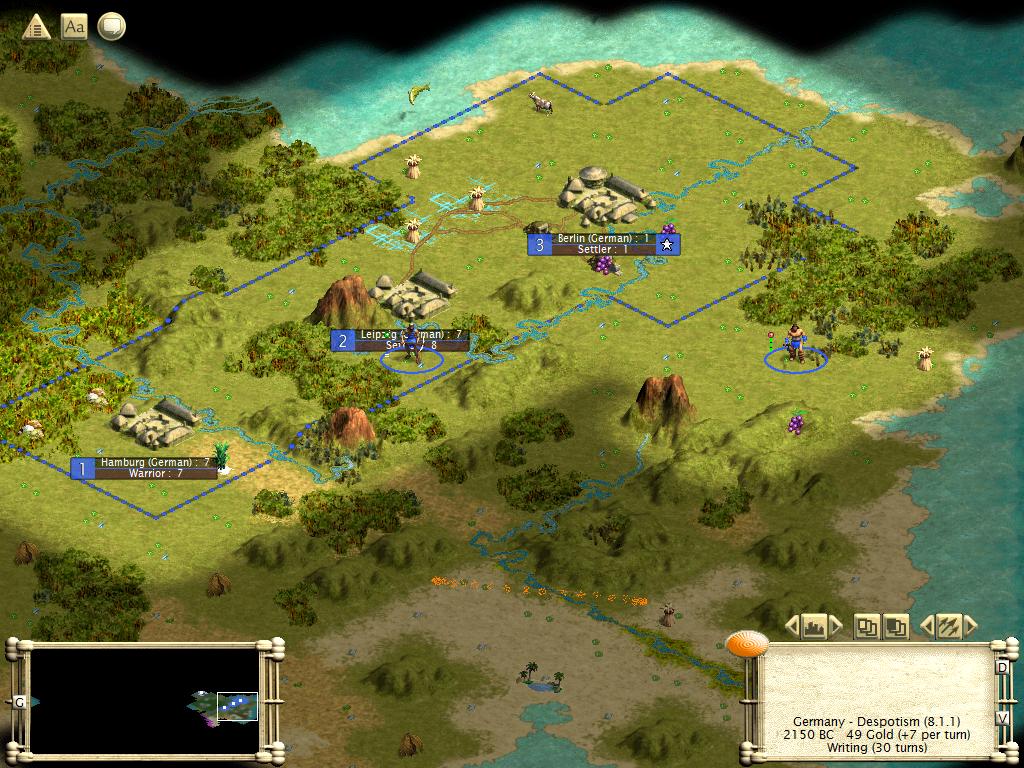Select previous unit with left arrow

coord(926,627)
